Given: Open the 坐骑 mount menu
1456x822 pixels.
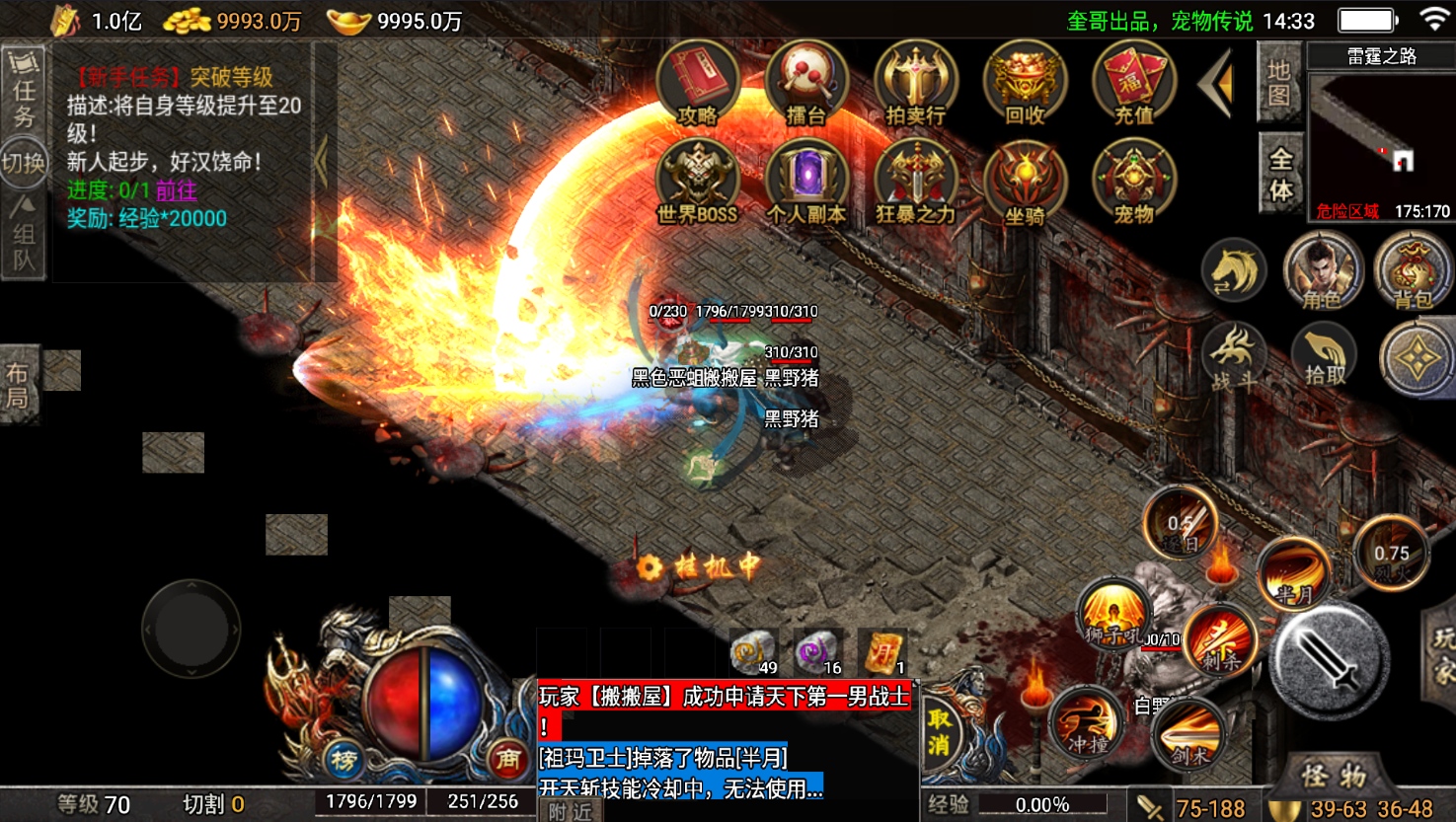Looking at the screenshot, I should [1026, 182].
